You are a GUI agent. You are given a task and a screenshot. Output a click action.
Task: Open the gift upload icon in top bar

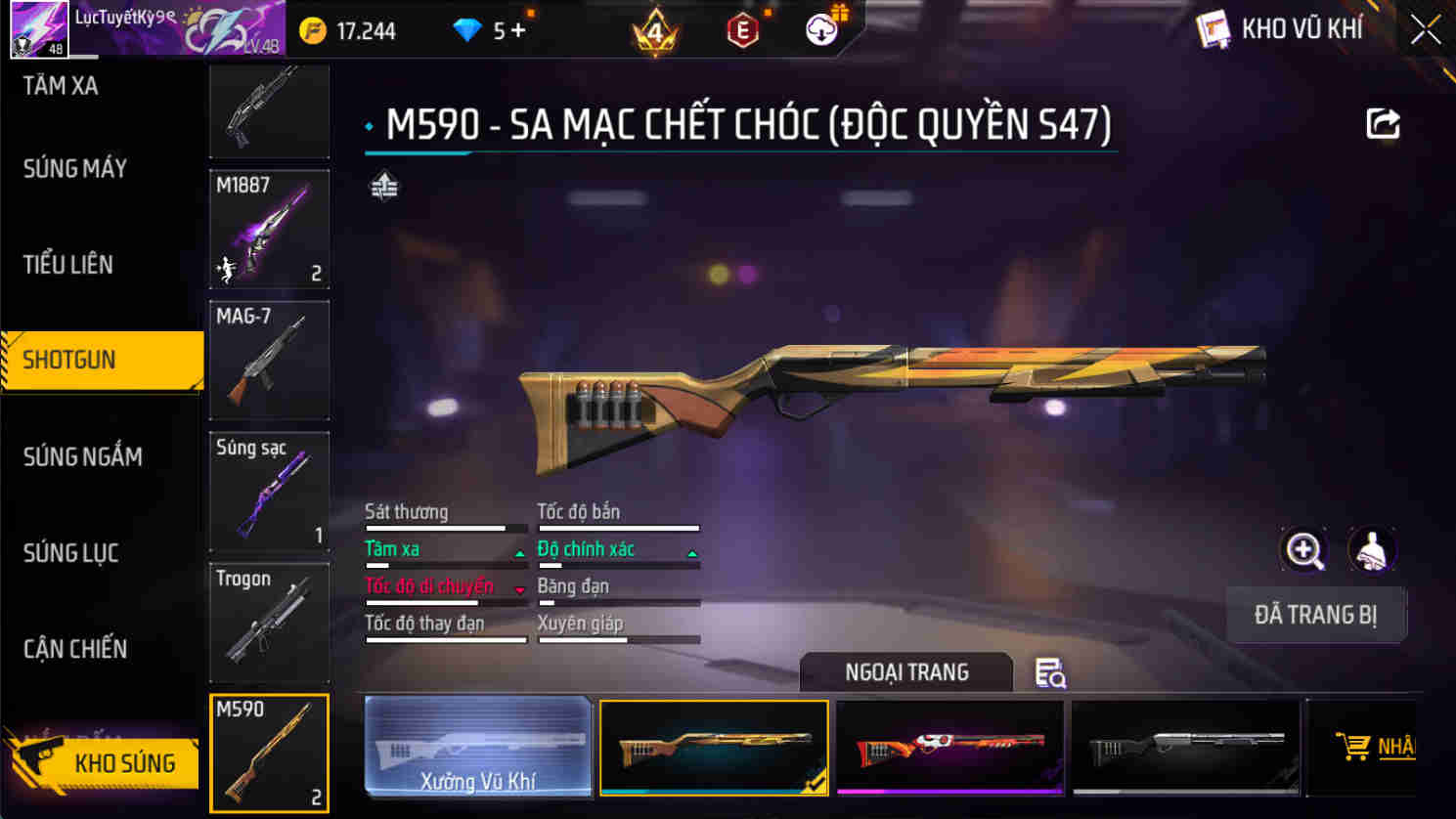[821, 28]
